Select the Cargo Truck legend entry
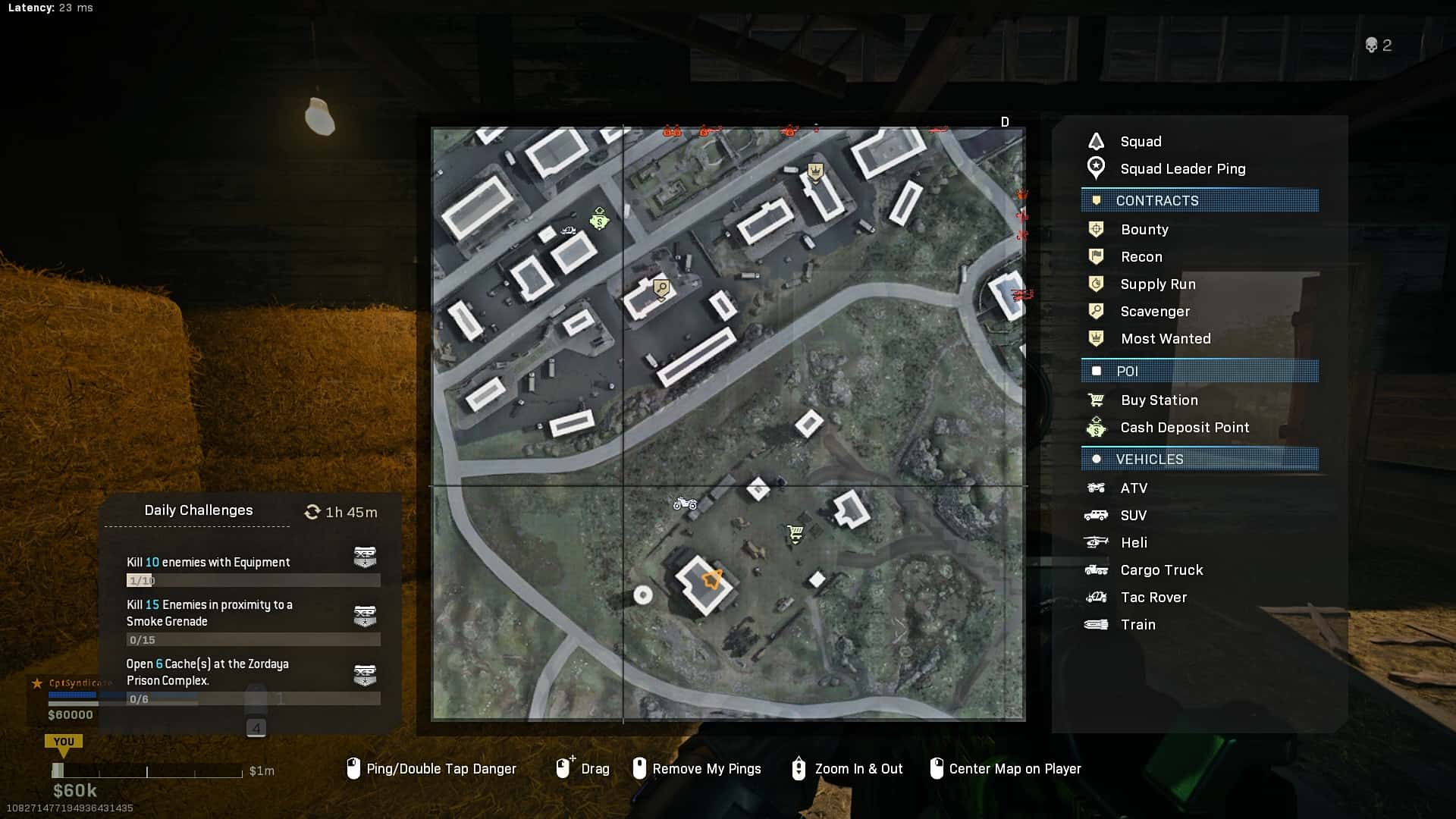 (x=1161, y=570)
